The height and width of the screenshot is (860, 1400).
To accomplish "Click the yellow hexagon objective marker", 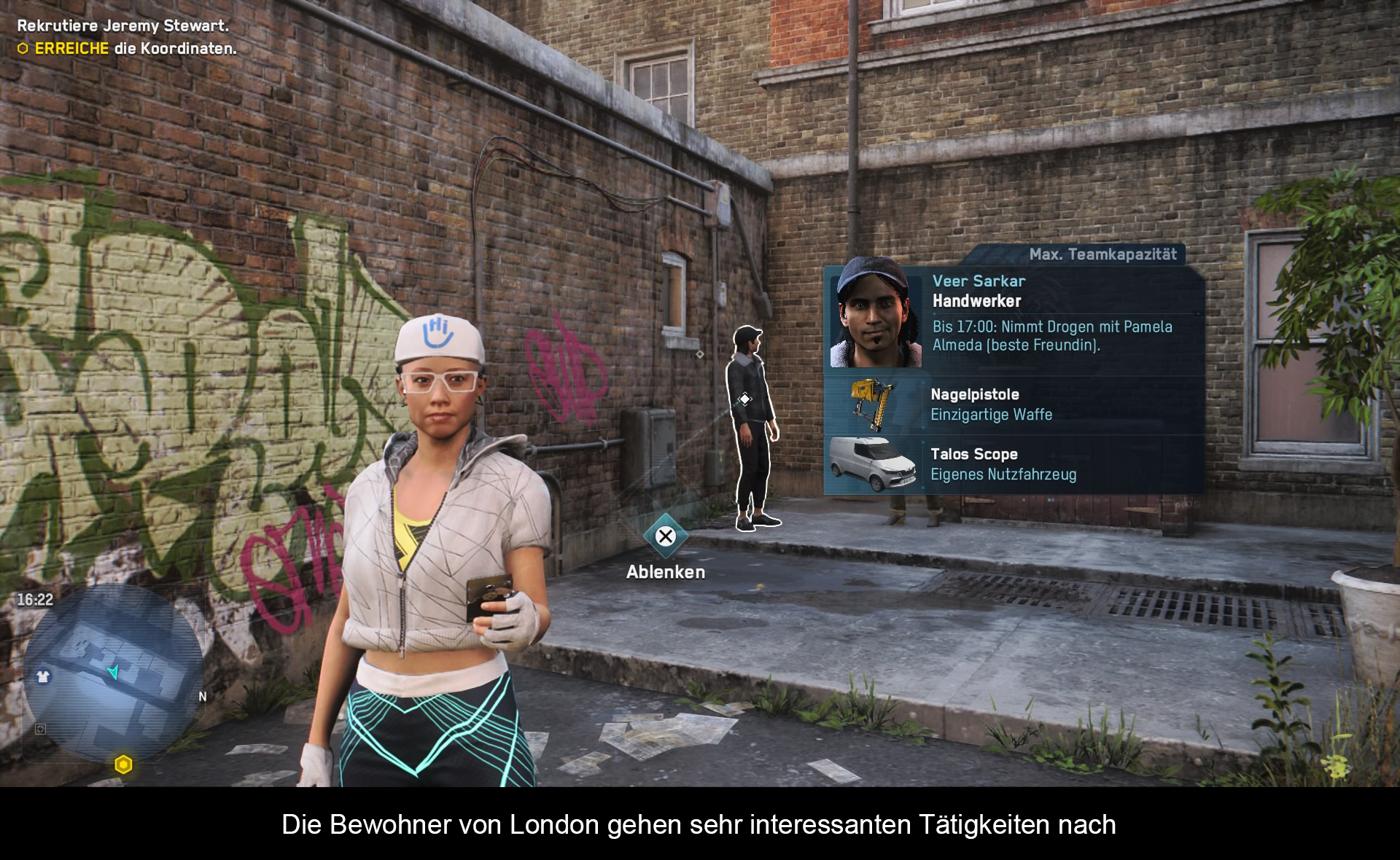I will tap(123, 765).
